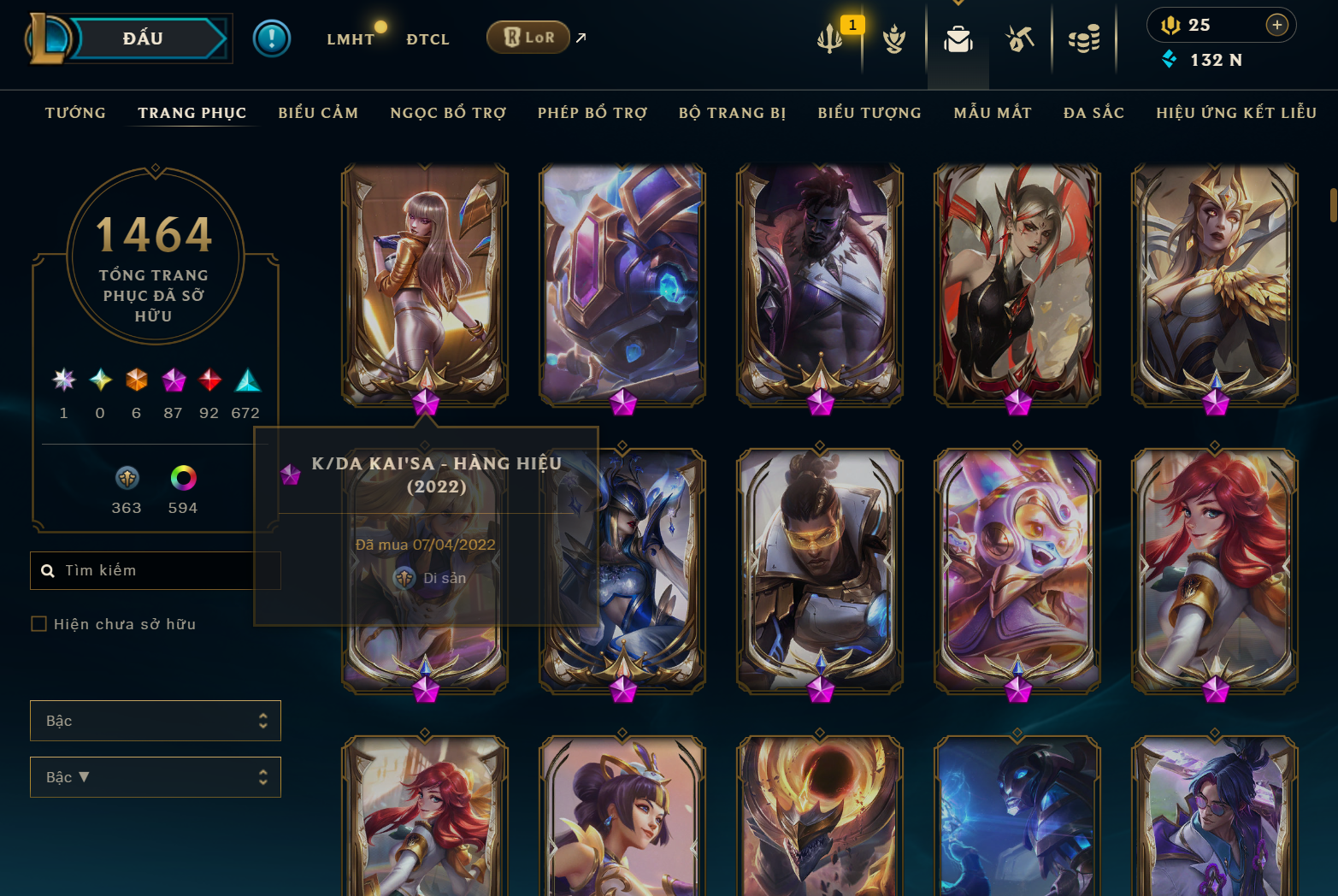Click the TFT crest icon in the top bar
The image size is (1338, 896).
[x=894, y=38]
